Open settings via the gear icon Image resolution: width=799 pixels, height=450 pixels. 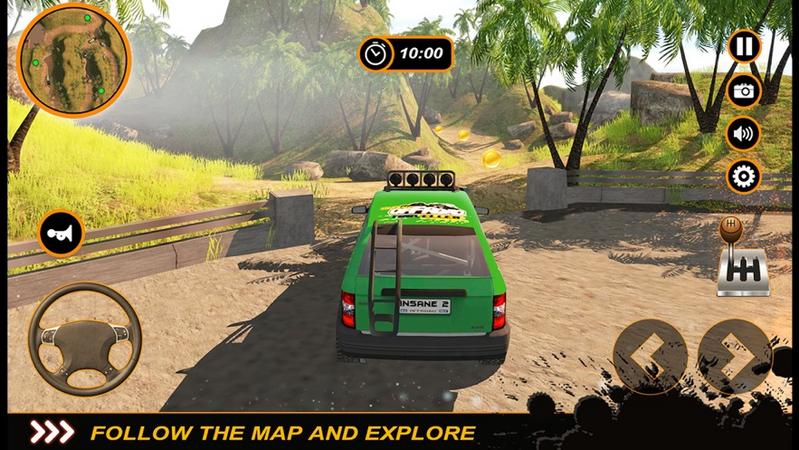pos(743,177)
